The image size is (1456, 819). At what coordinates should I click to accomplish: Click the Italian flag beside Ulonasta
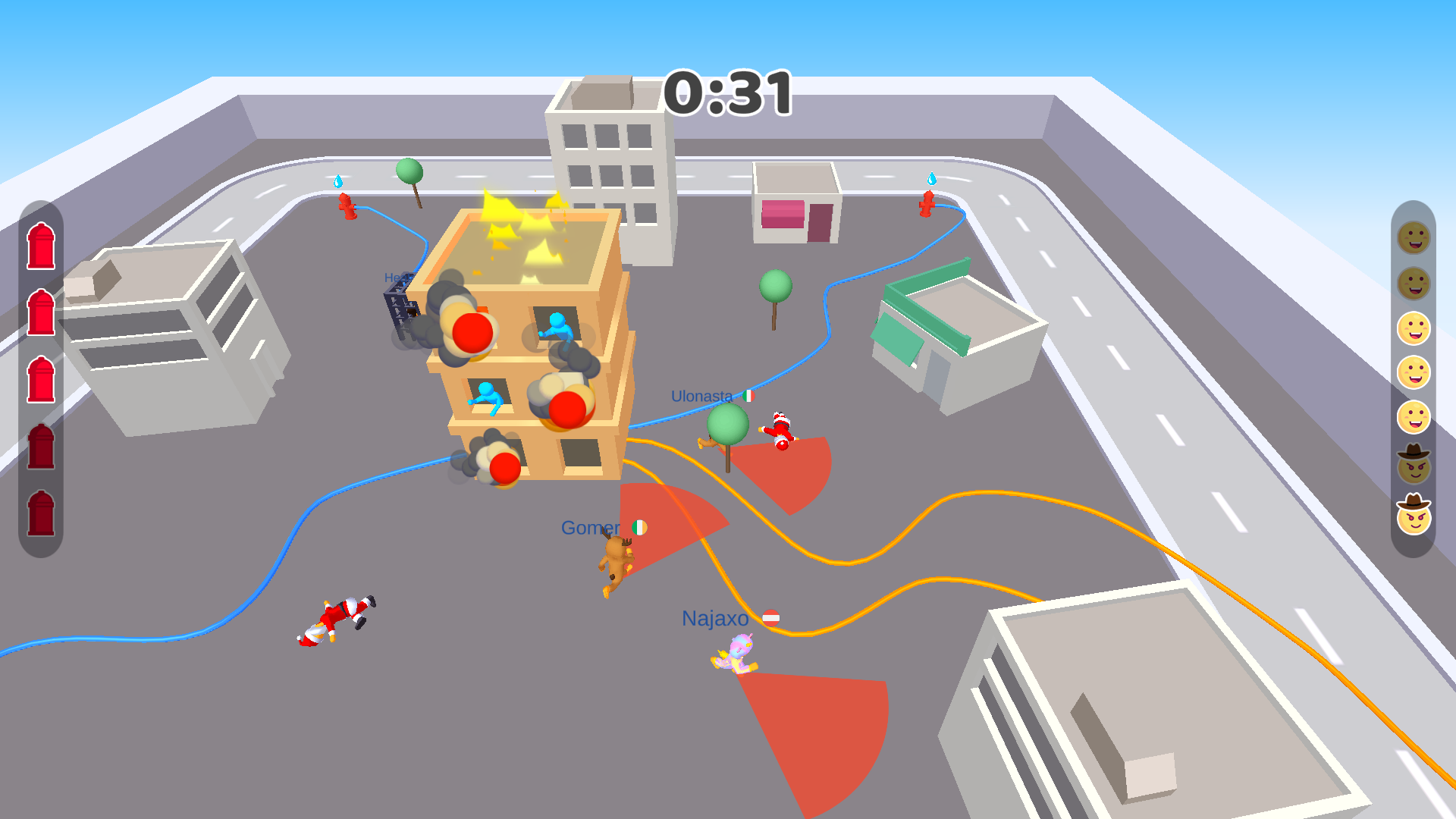pyautogui.click(x=749, y=395)
